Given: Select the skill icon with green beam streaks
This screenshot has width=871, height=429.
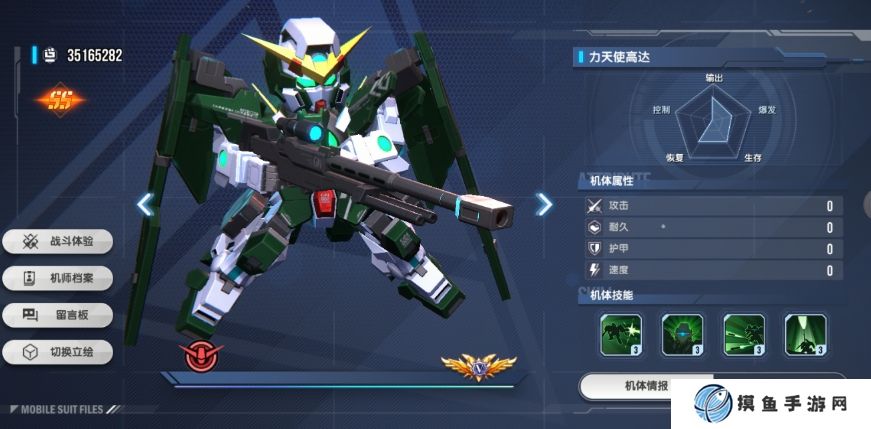Looking at the screenshot, I should [744, 334].
